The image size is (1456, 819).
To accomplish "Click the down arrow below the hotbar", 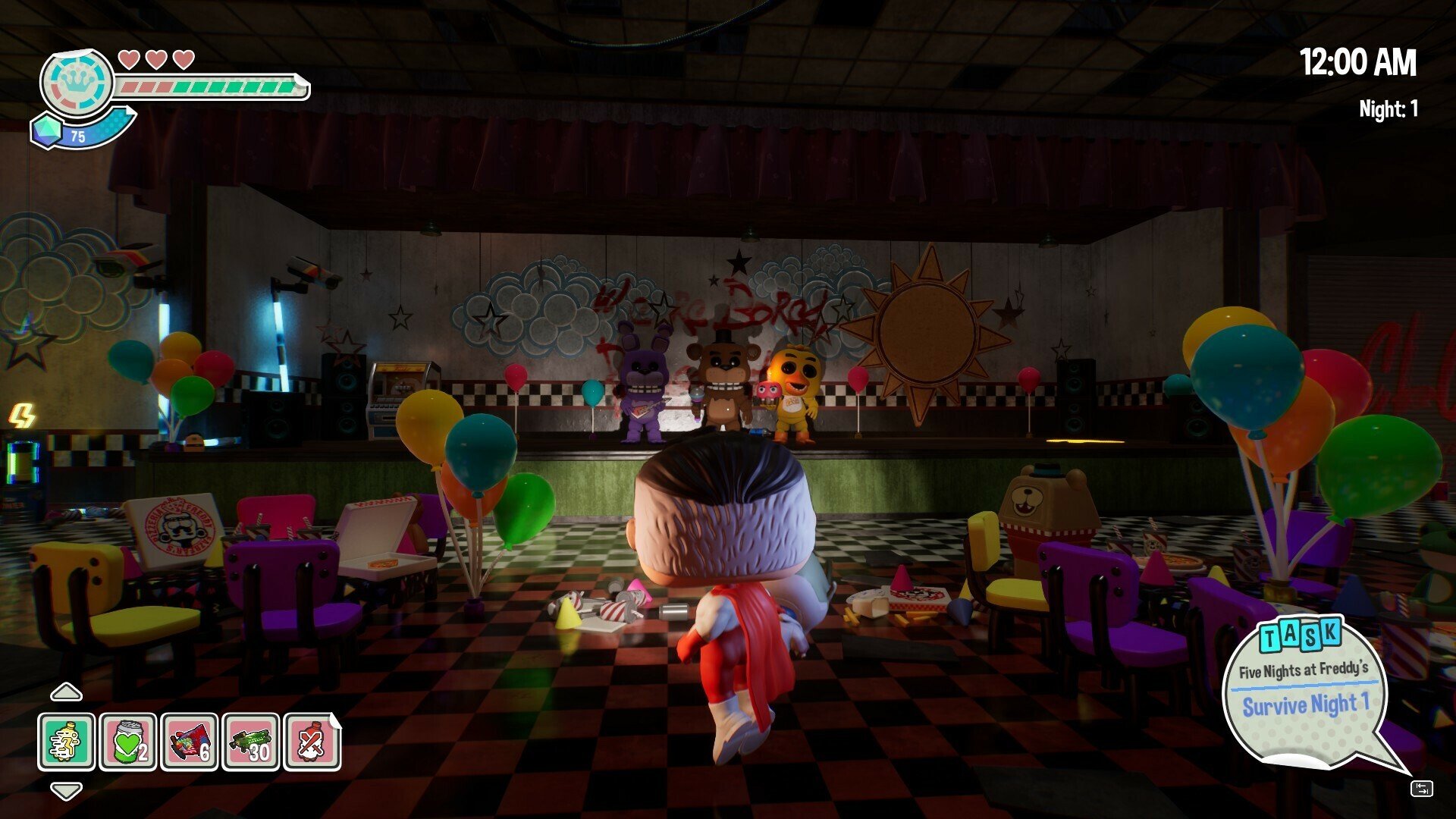I will [x=66, y=791].
